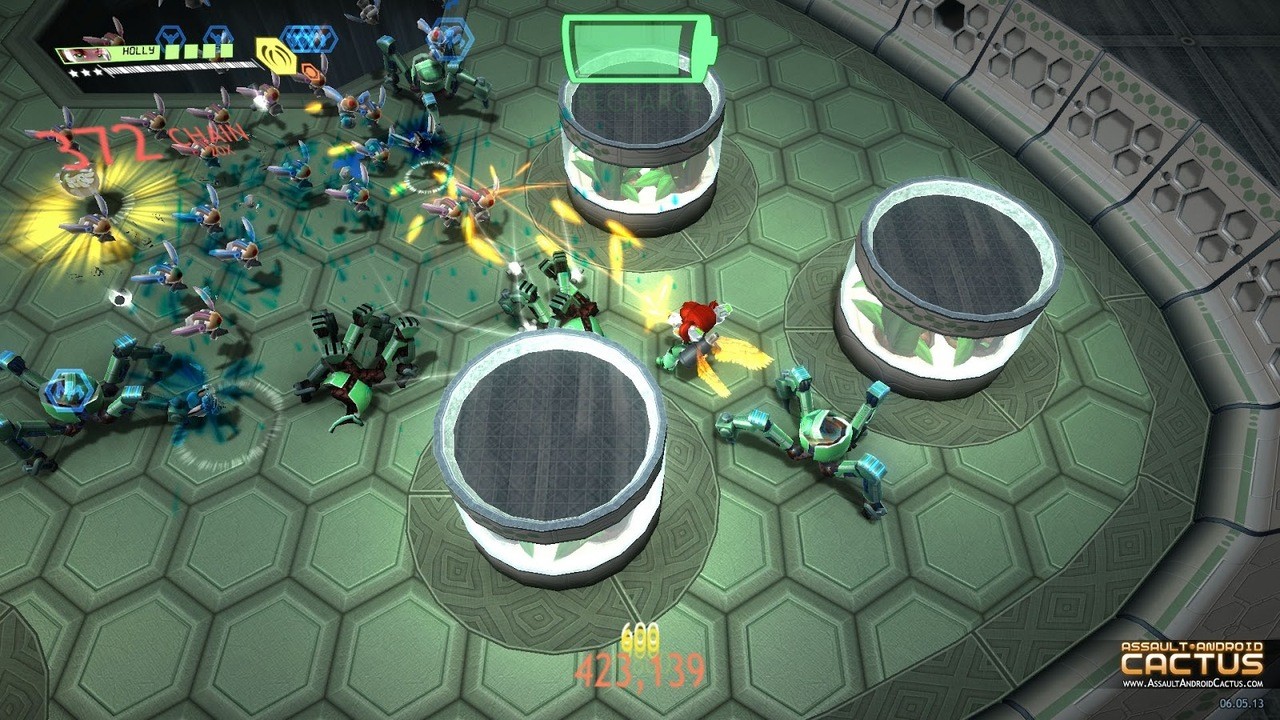Click the second blue battery hexagon icon
This screenshot has height=720, width=1280.
coord(216,35)
